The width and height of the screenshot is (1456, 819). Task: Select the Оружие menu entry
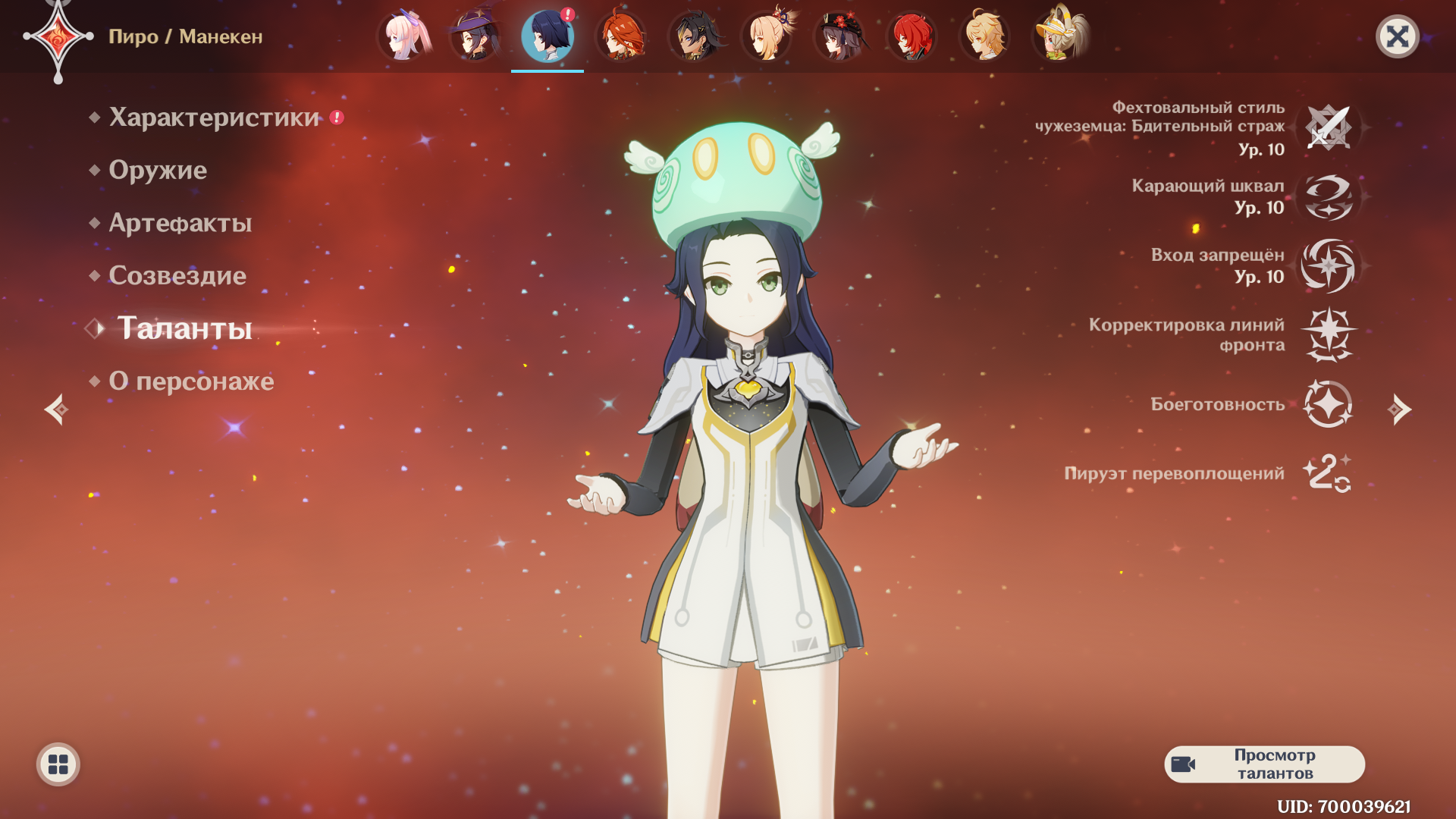158,170
